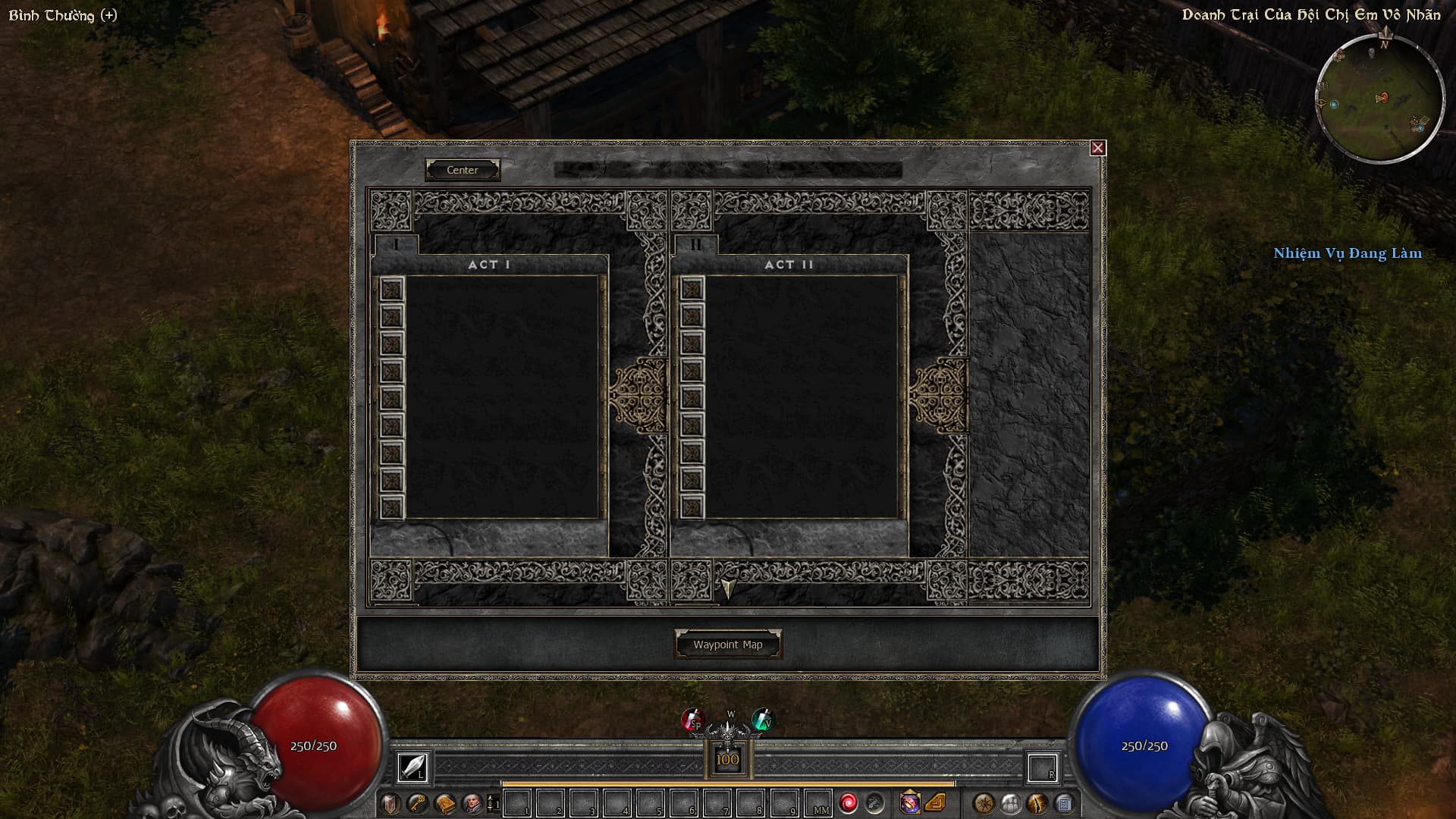Screen dimensions: 1456x819
Task: Use the green potion marked V
Action: coord(762,720)
